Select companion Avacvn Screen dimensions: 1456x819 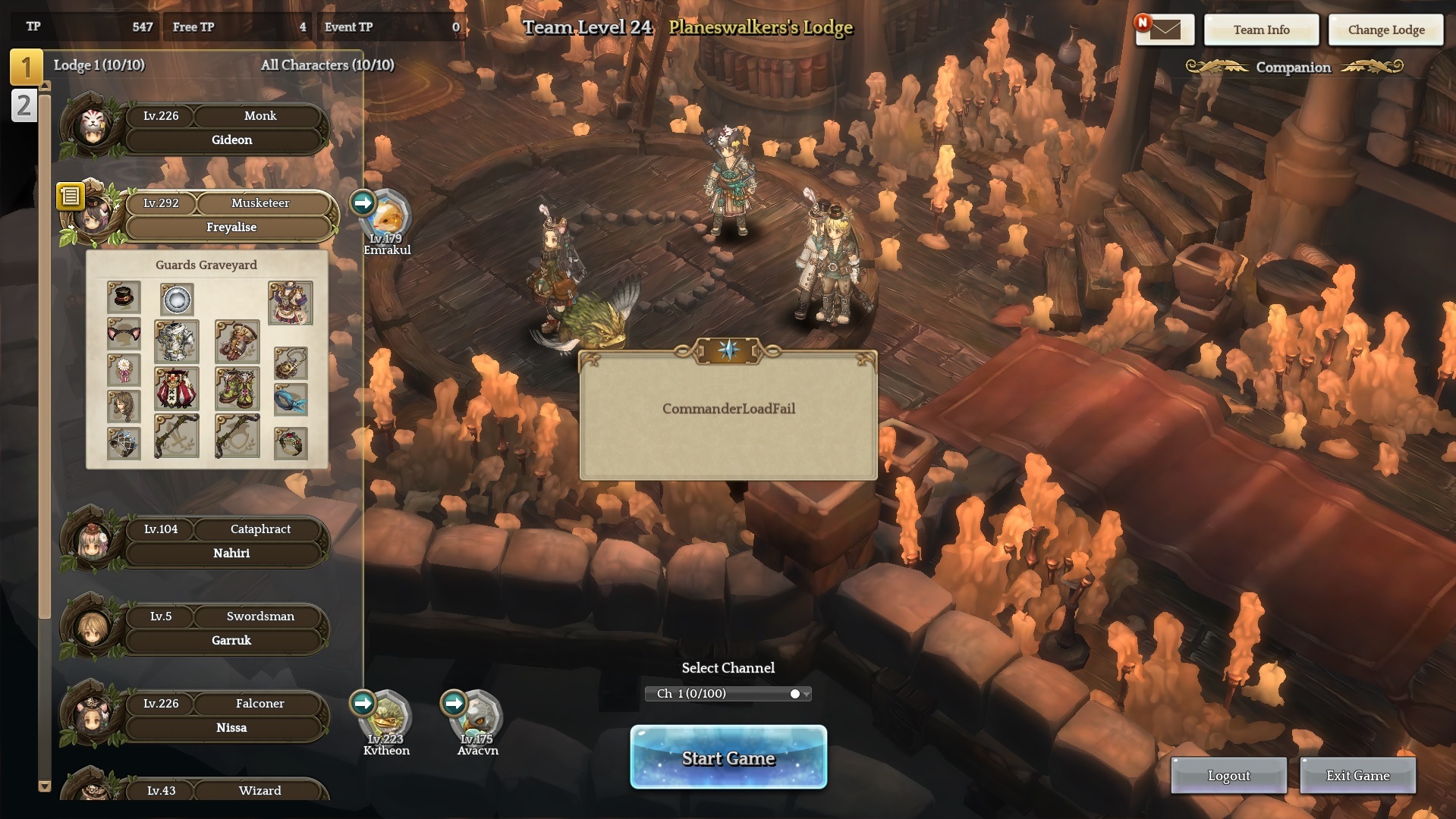[x=477, y=720]
